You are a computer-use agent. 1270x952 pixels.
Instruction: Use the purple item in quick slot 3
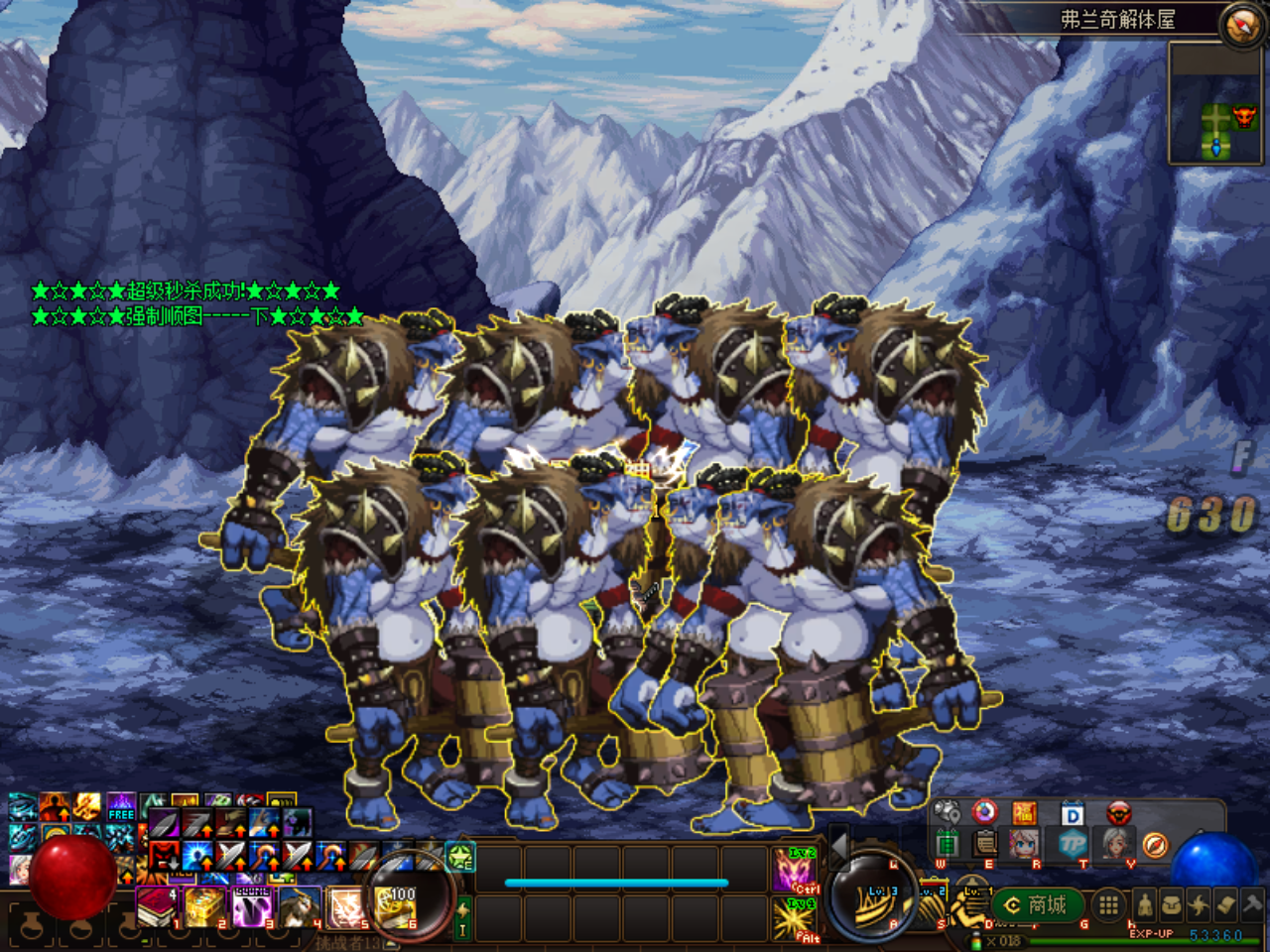click(252, 907)
